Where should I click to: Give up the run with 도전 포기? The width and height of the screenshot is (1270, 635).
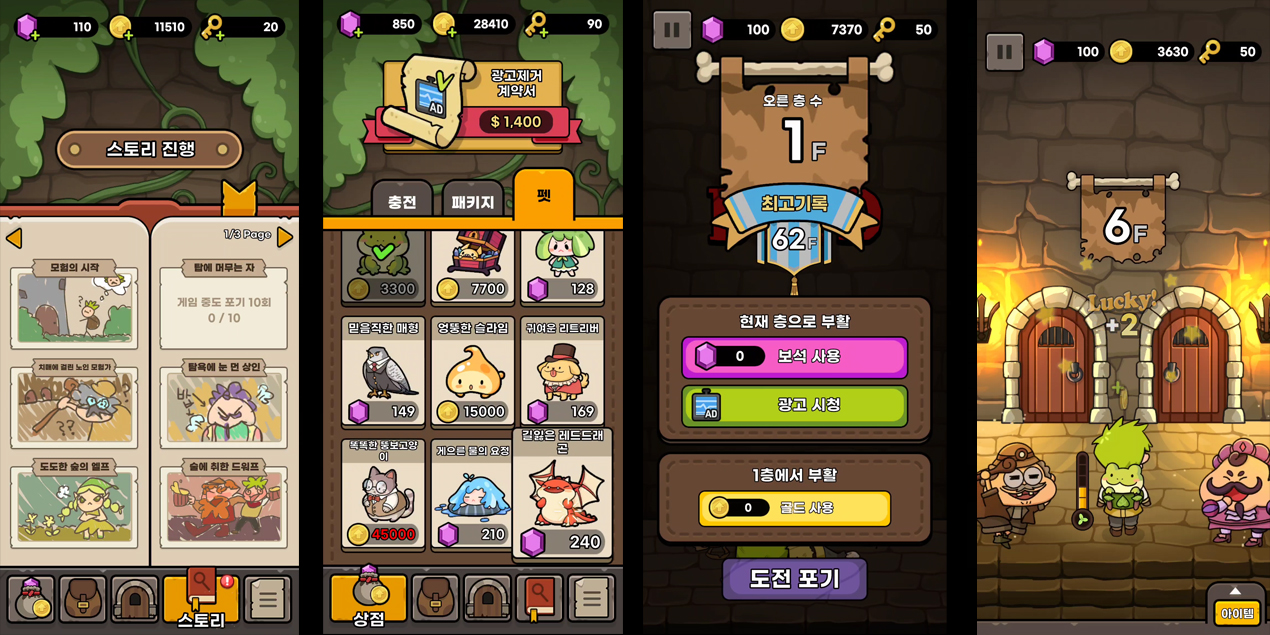[x=795, y=579]
